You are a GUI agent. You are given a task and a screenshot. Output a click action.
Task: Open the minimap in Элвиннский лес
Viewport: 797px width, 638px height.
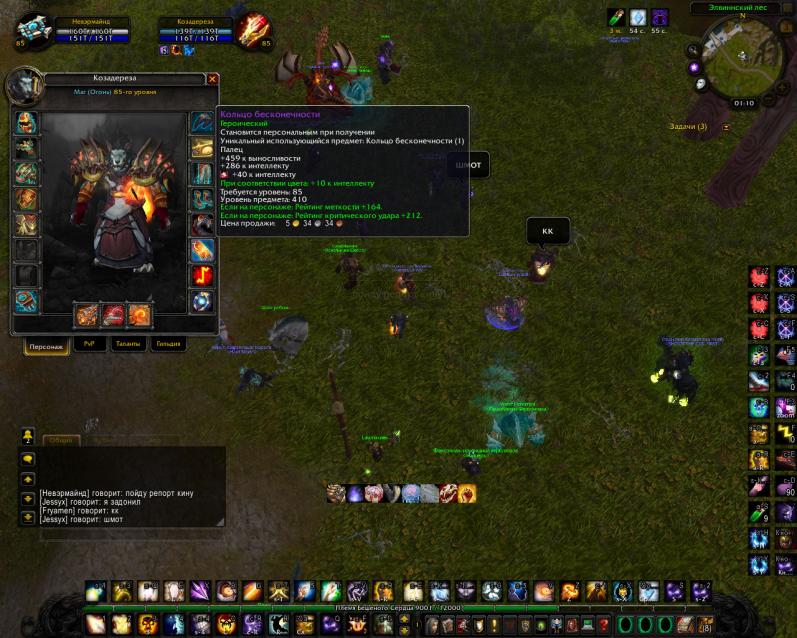741,53
